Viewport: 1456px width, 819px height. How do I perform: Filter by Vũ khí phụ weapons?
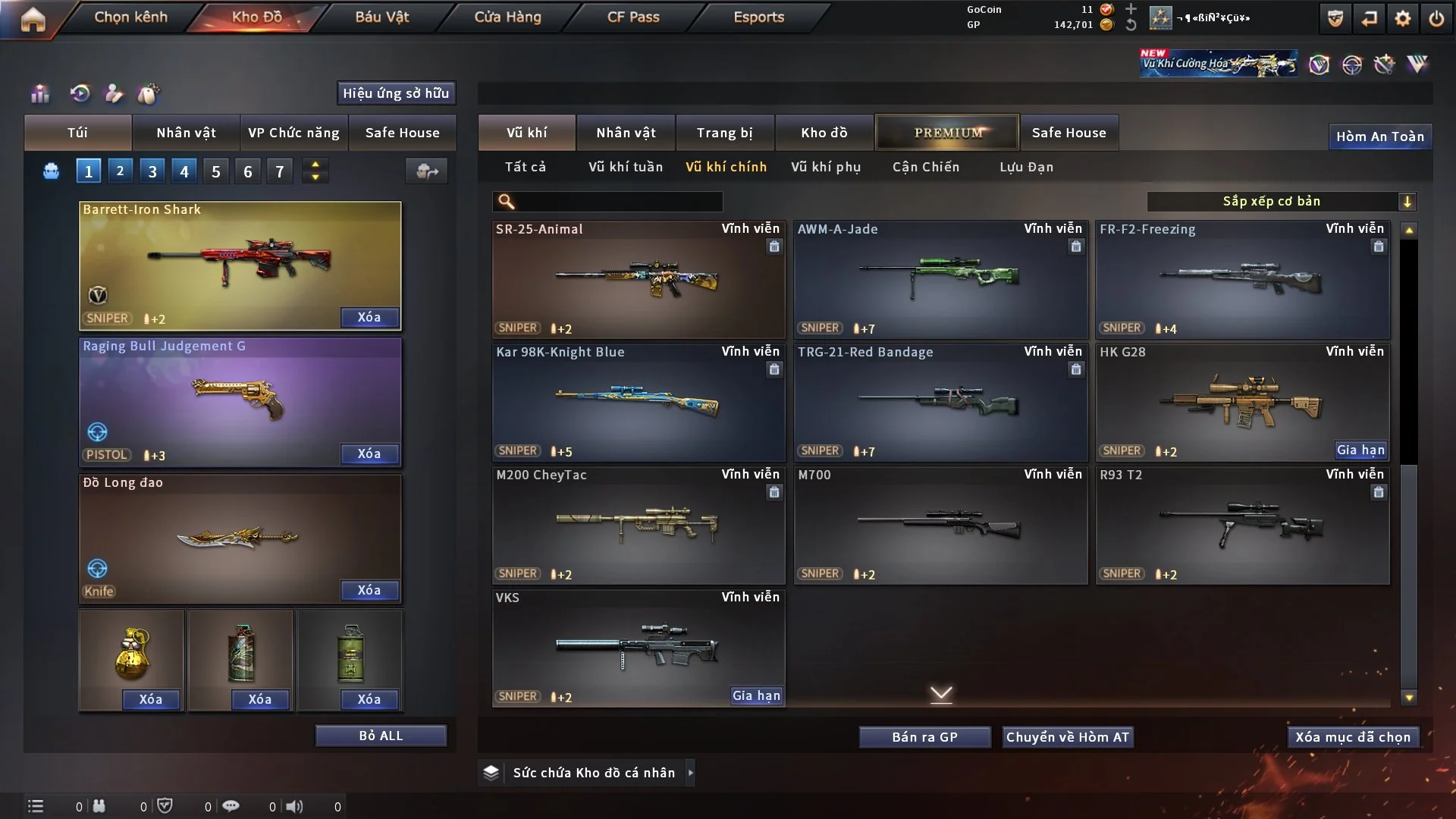pyautogui.click(x=826, y=167)
